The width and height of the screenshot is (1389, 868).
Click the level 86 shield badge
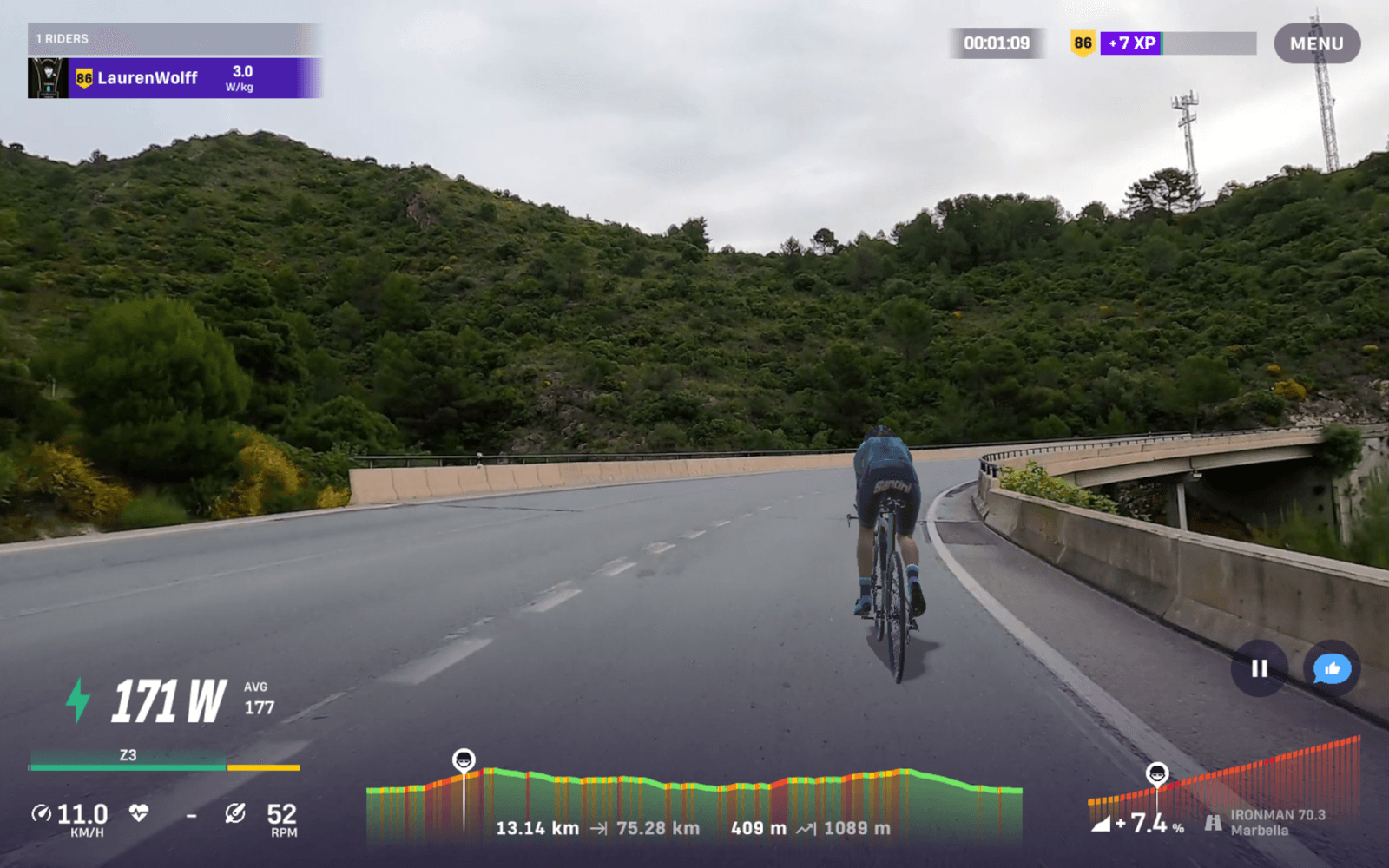point(1082,42)
